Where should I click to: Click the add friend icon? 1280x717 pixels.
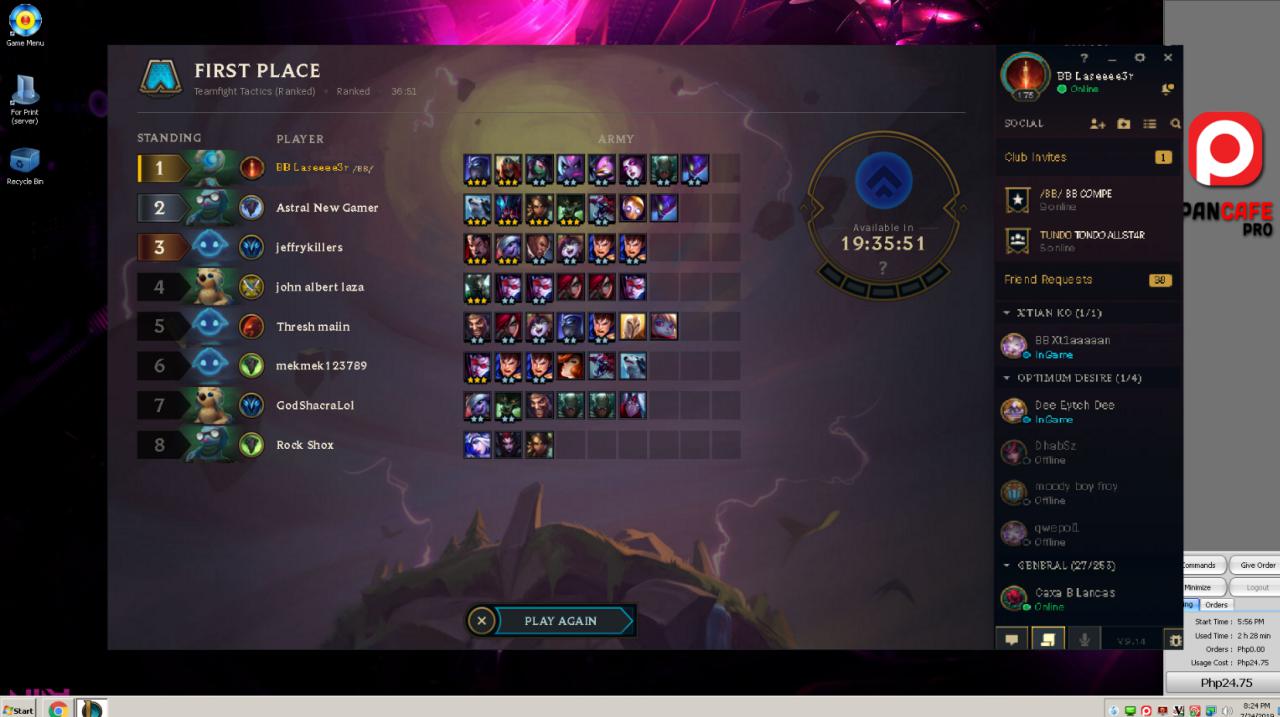(x=1097, y=124)
